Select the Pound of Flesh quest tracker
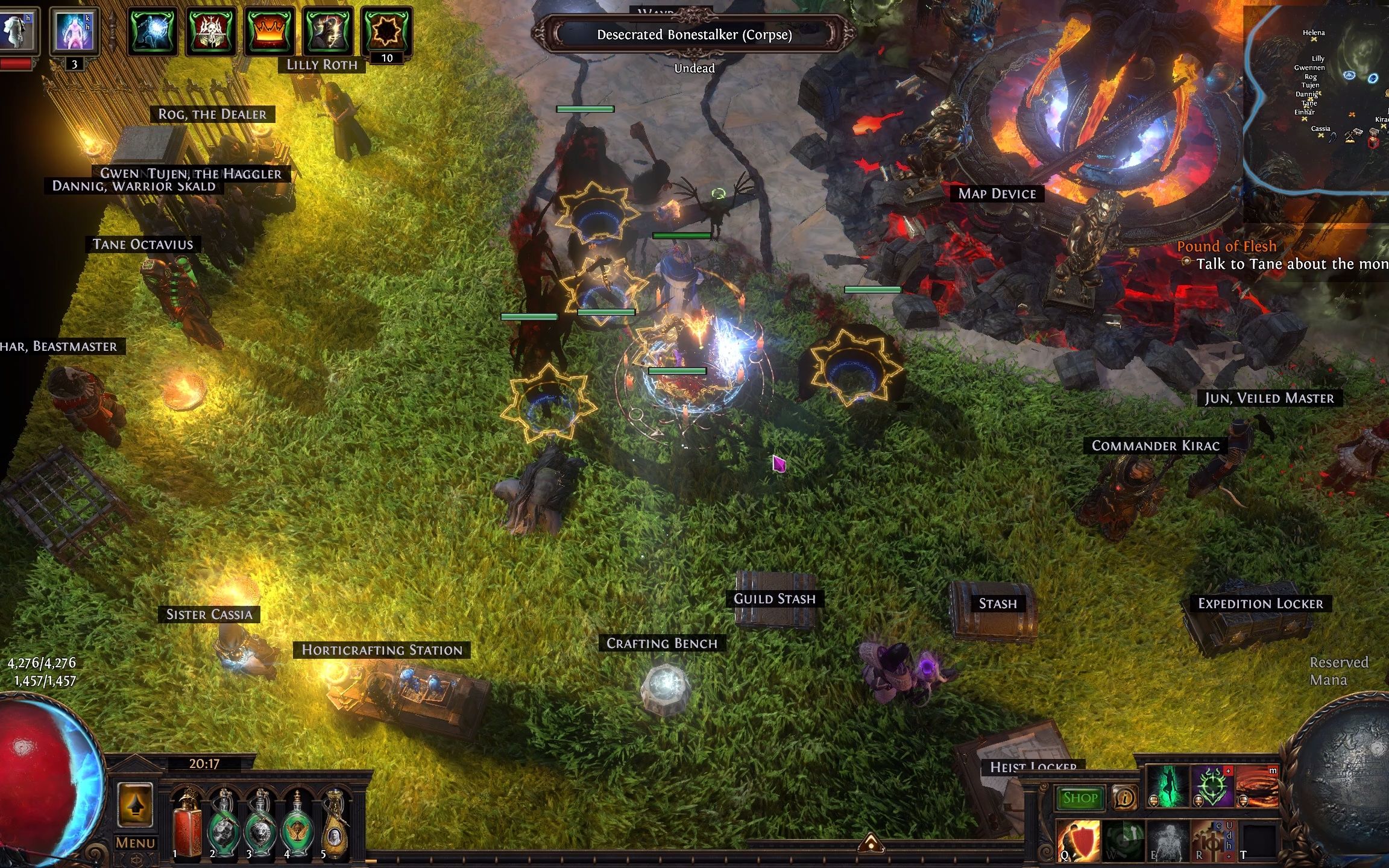 (1226, 246)
